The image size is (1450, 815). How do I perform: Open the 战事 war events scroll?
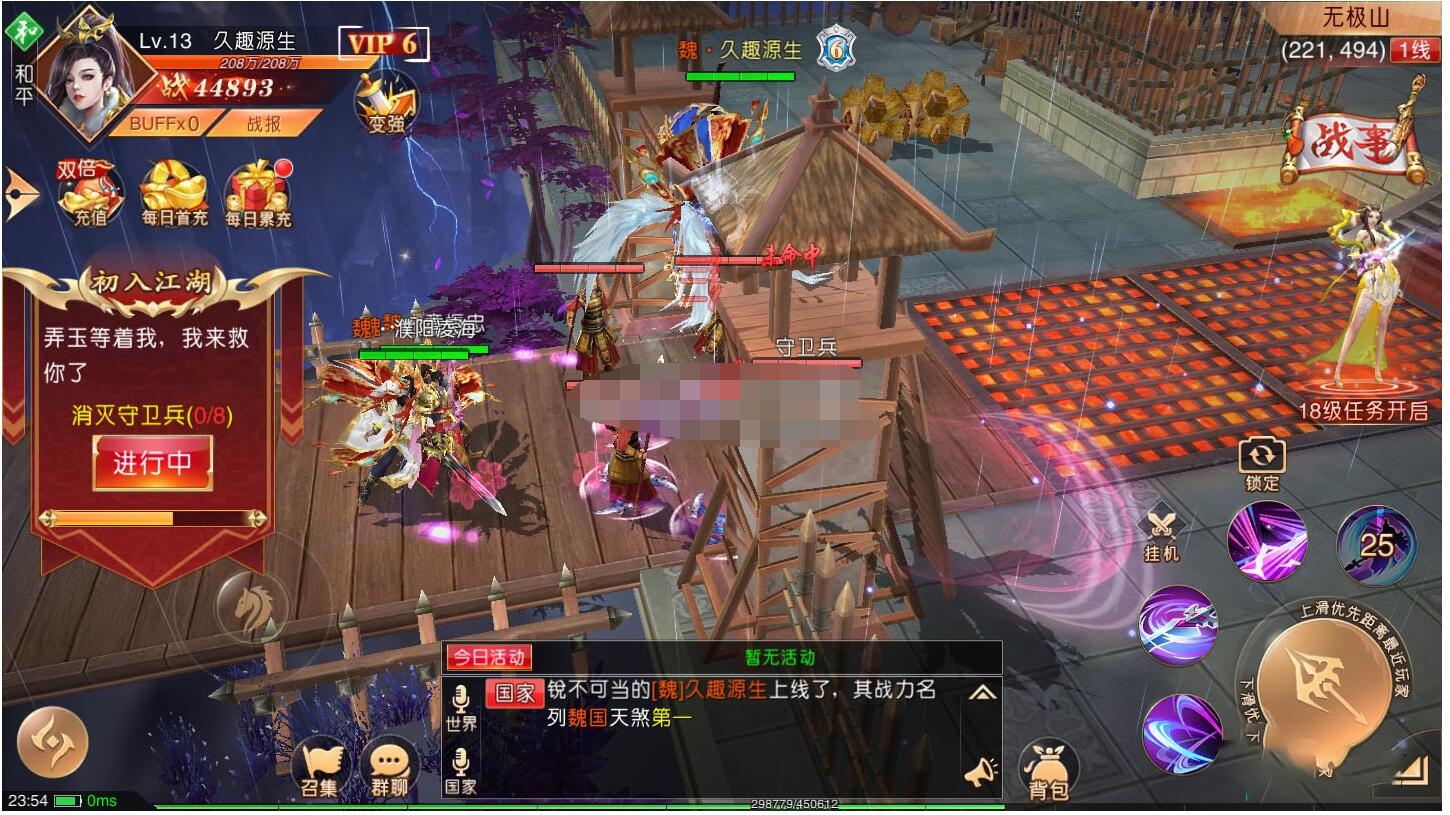pyautogui.click(x=1356, y=146)
